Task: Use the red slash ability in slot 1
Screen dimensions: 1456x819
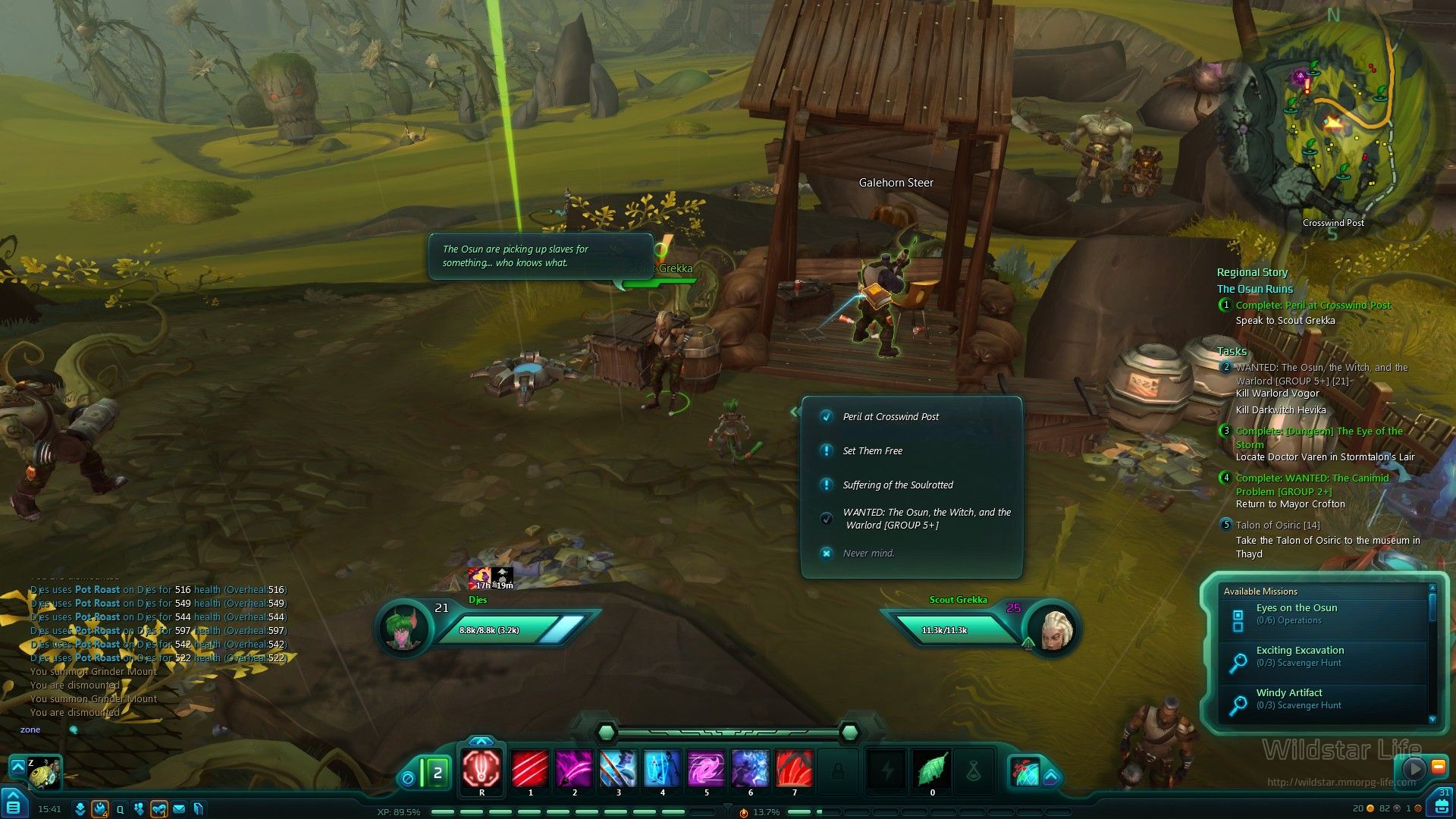Action: coord(530,768)
